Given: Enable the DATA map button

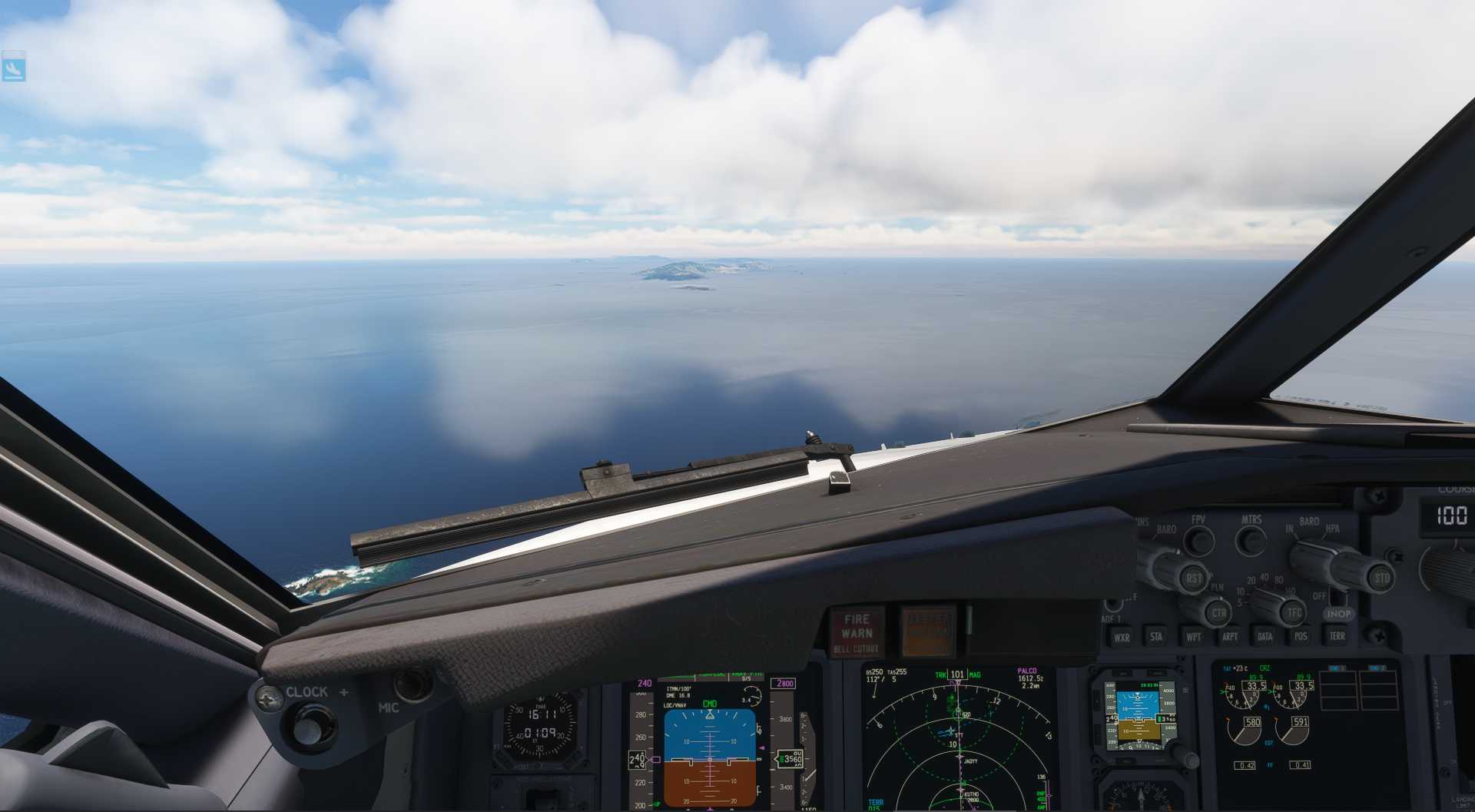Looking at the screenshot, I should click(x=1265, y=636).
